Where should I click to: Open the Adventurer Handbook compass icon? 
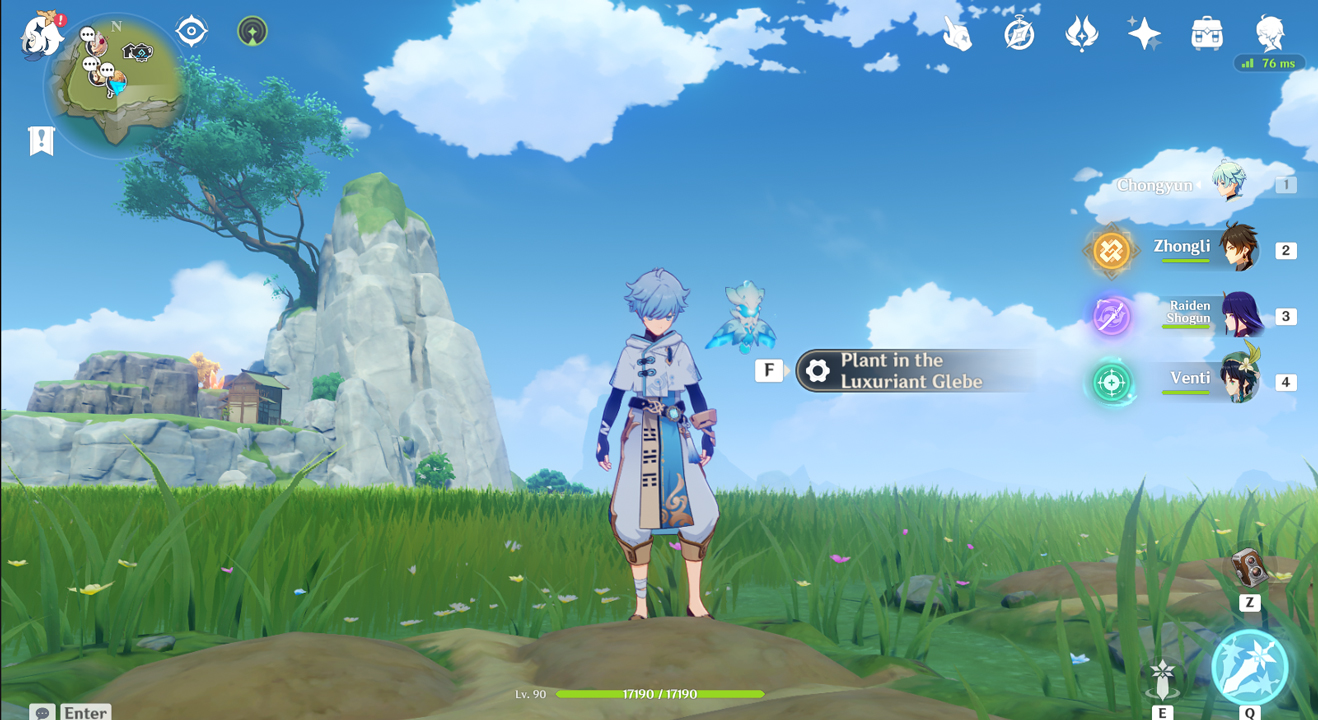coord(1019,32)
